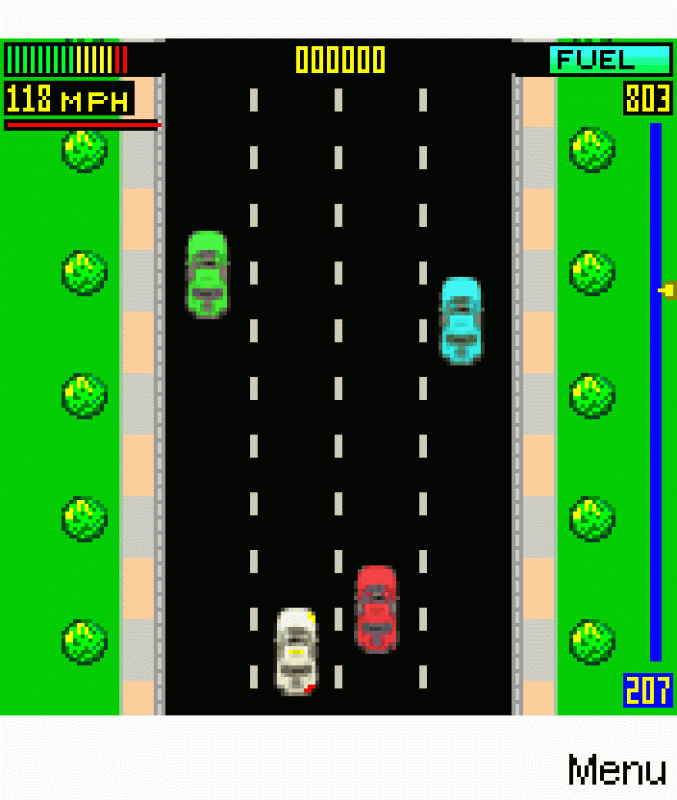Open the Menu softkey
Viewport: 677px width, 800px height.
(x=616, y=770)
